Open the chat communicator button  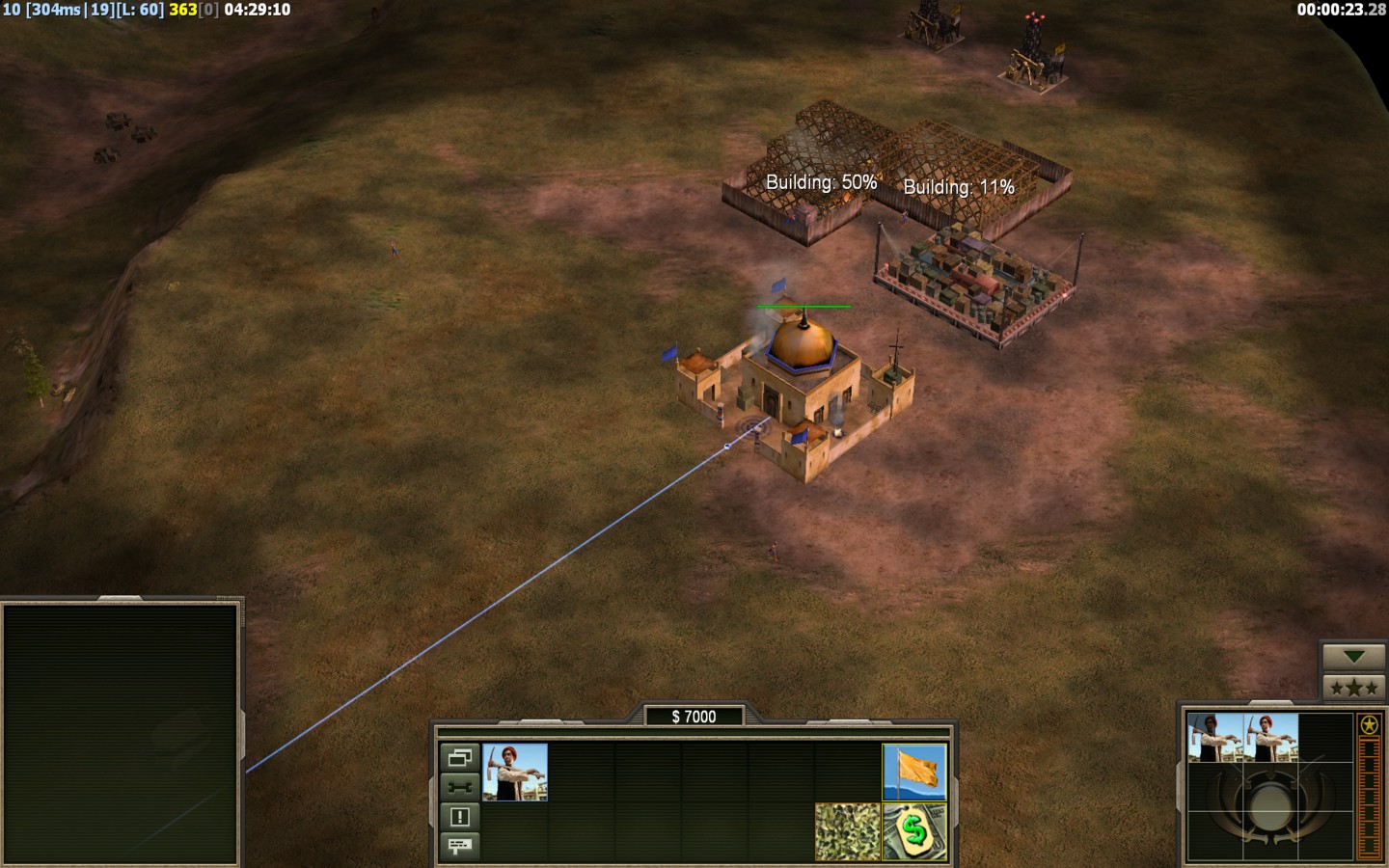click(459, 846)
